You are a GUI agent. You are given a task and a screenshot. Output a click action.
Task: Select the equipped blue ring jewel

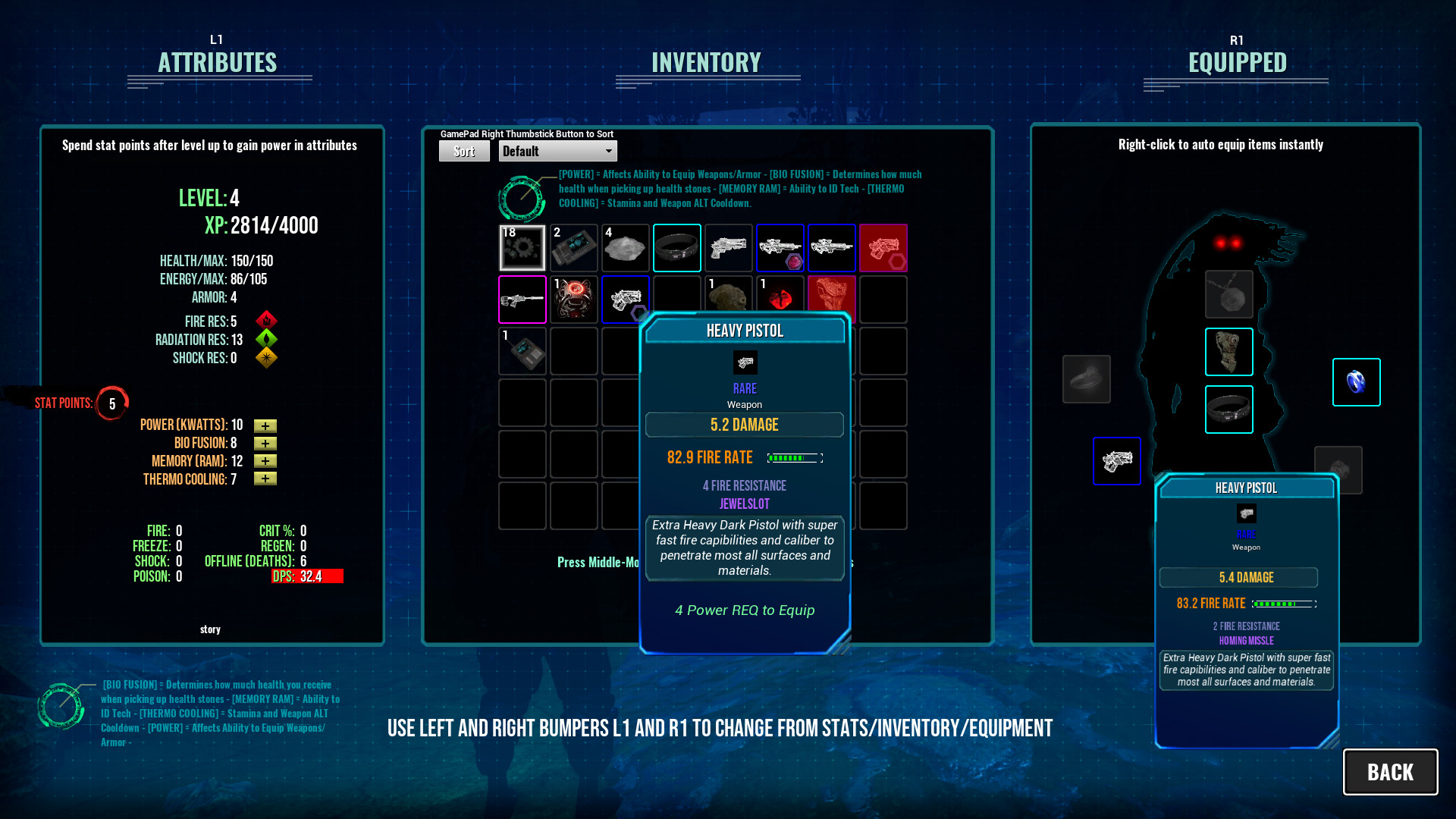[1357, 382]
